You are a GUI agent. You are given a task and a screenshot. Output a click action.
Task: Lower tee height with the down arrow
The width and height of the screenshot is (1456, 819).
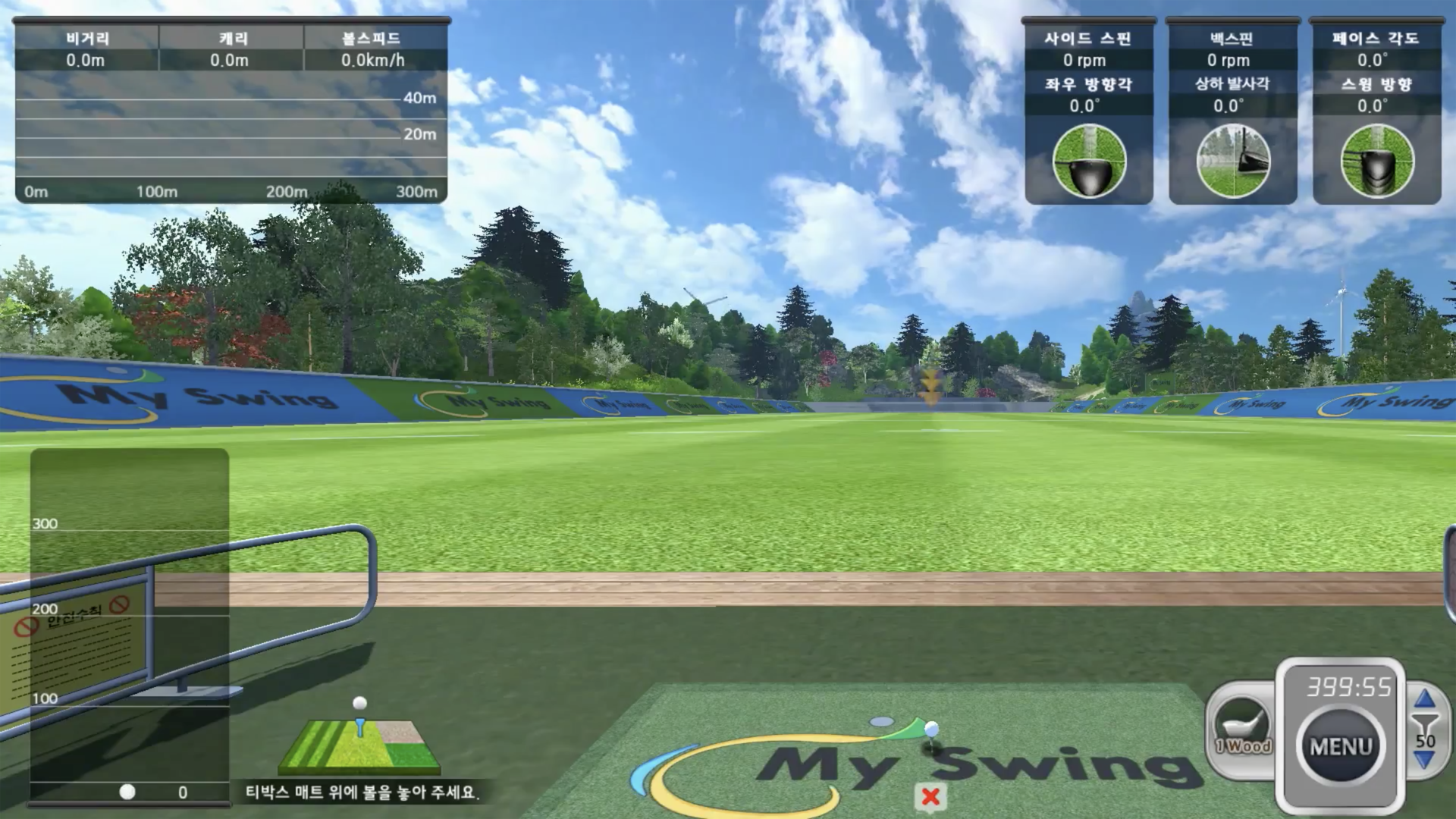(1425, 760)
